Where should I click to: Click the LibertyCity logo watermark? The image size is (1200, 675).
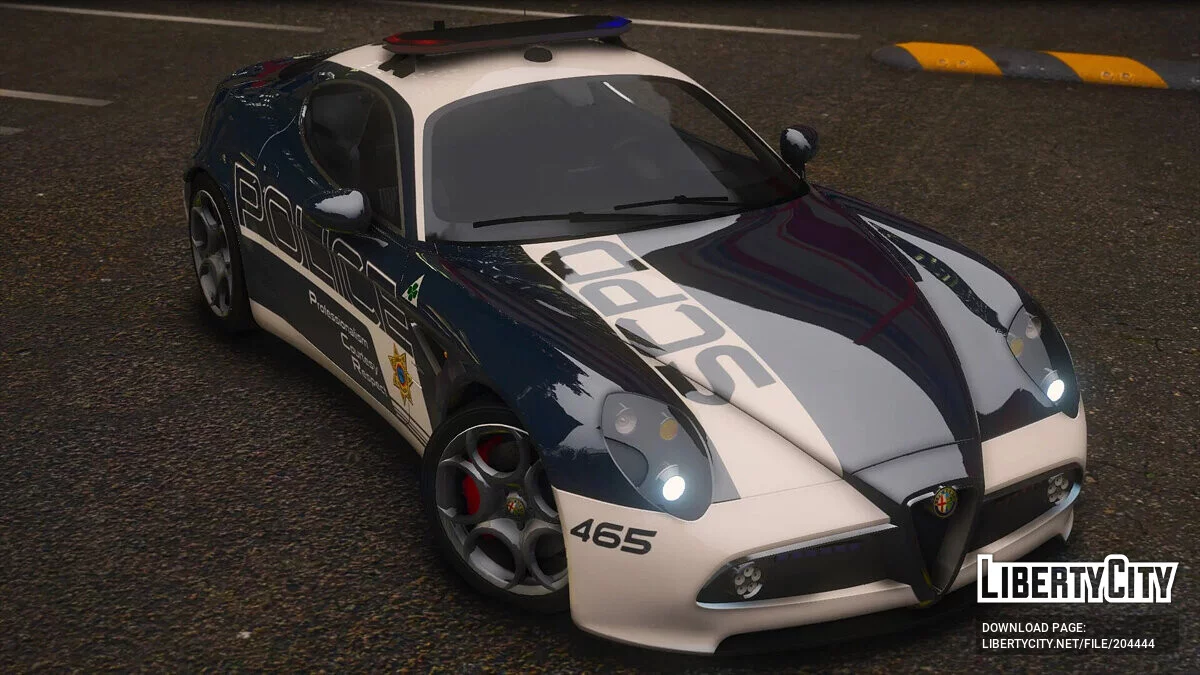pyautogui.click(x=1077, y=580)
